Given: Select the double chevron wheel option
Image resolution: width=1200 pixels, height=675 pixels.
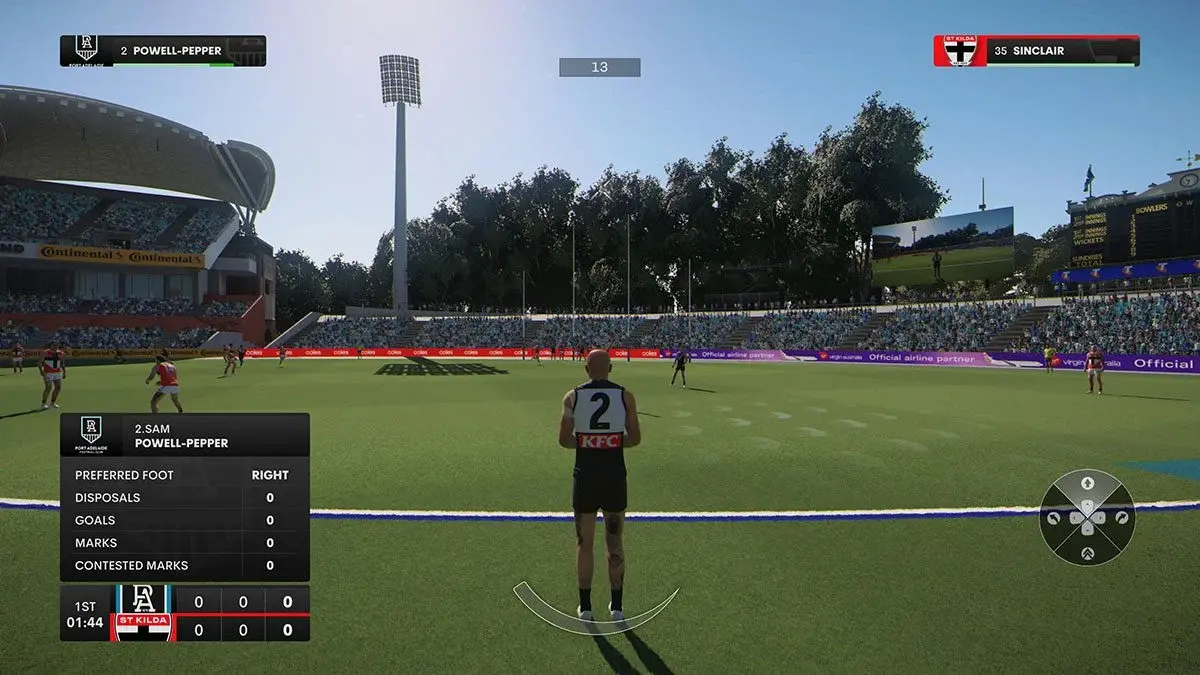Looking at the screenshot, I should [x=1087, y=553].
